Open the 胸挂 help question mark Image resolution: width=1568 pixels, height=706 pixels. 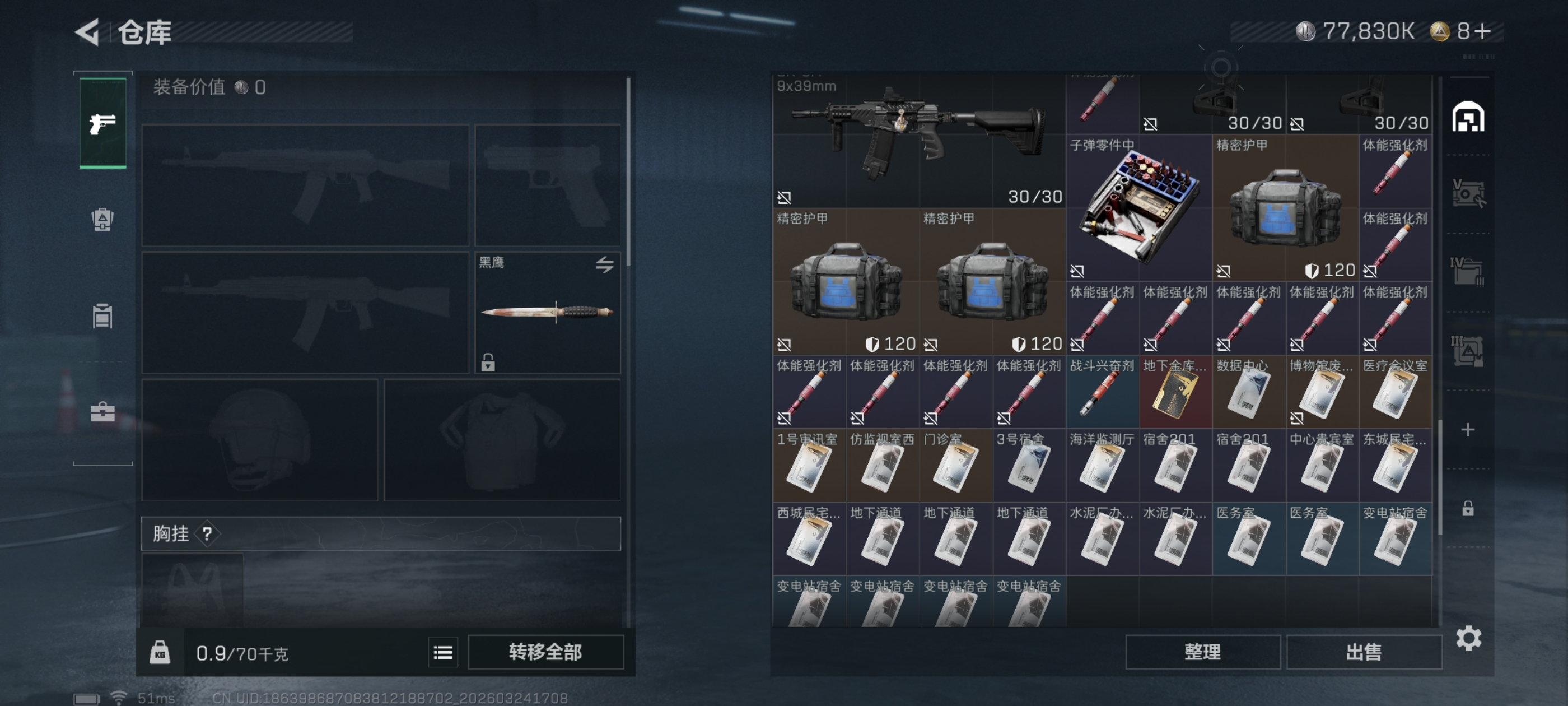point(207,534)
